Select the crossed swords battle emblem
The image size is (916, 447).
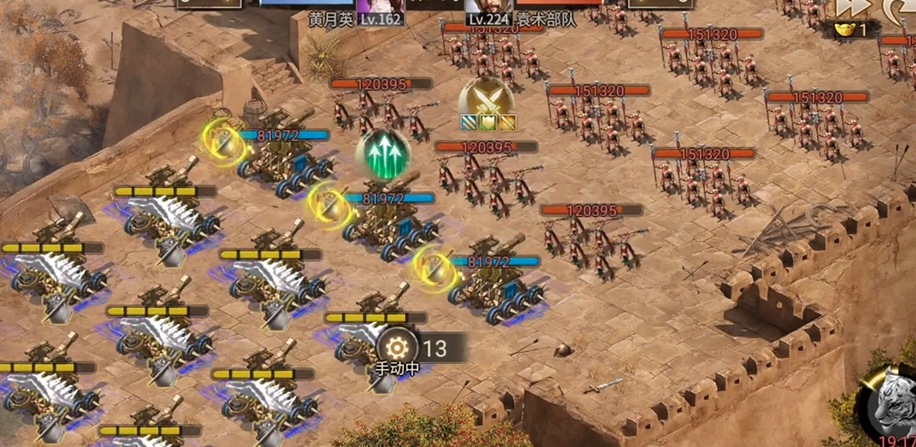[486, 100]
